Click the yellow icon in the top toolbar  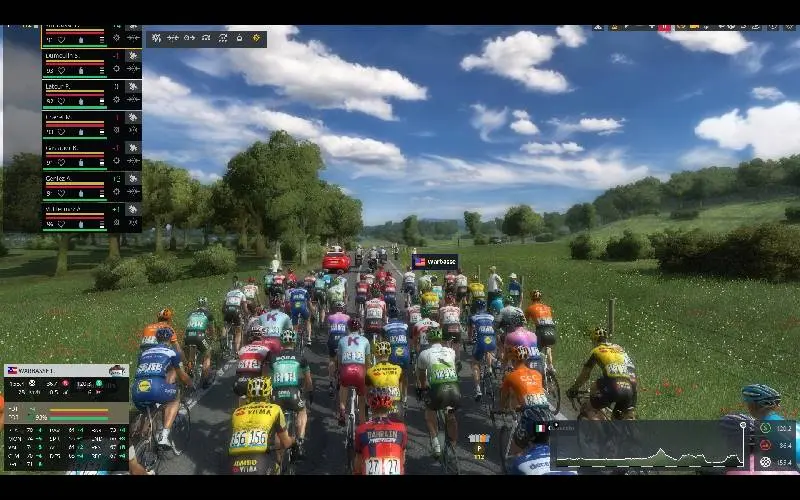(x=256, y=38)
